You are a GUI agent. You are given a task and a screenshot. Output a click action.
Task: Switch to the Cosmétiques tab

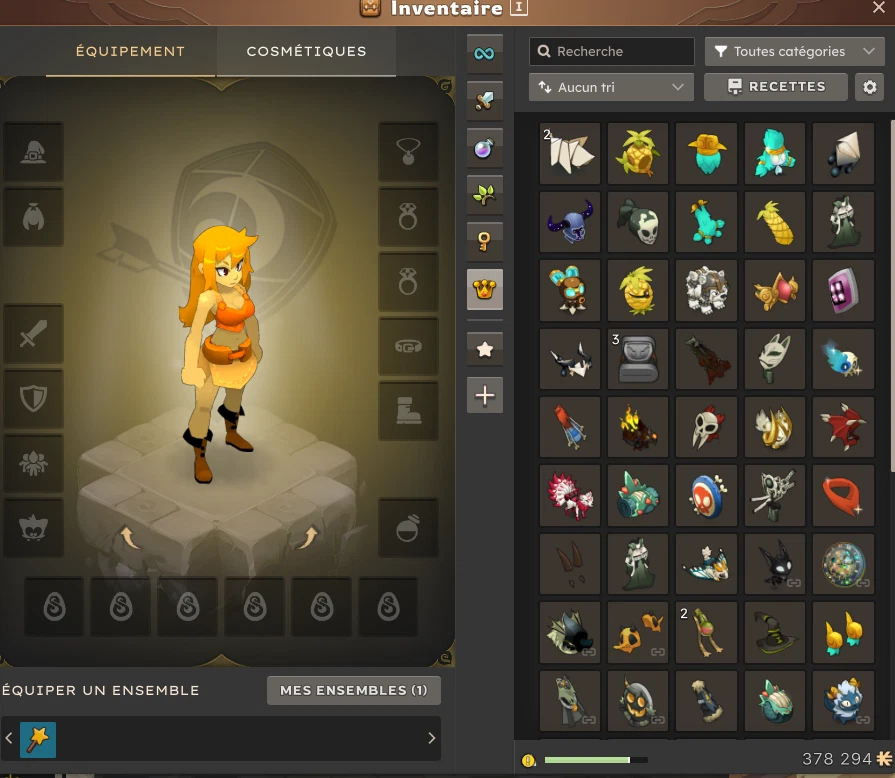point(306,51)
